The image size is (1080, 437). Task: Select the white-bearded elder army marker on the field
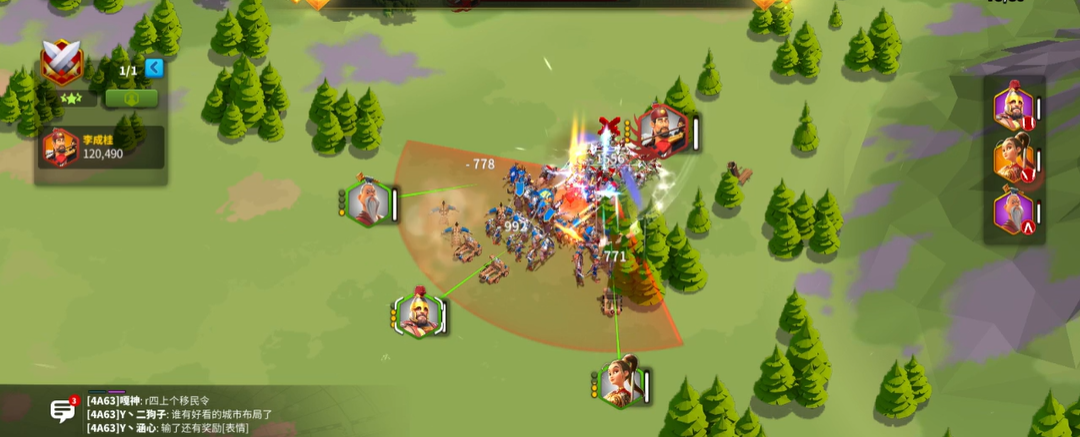pos(369,203)
